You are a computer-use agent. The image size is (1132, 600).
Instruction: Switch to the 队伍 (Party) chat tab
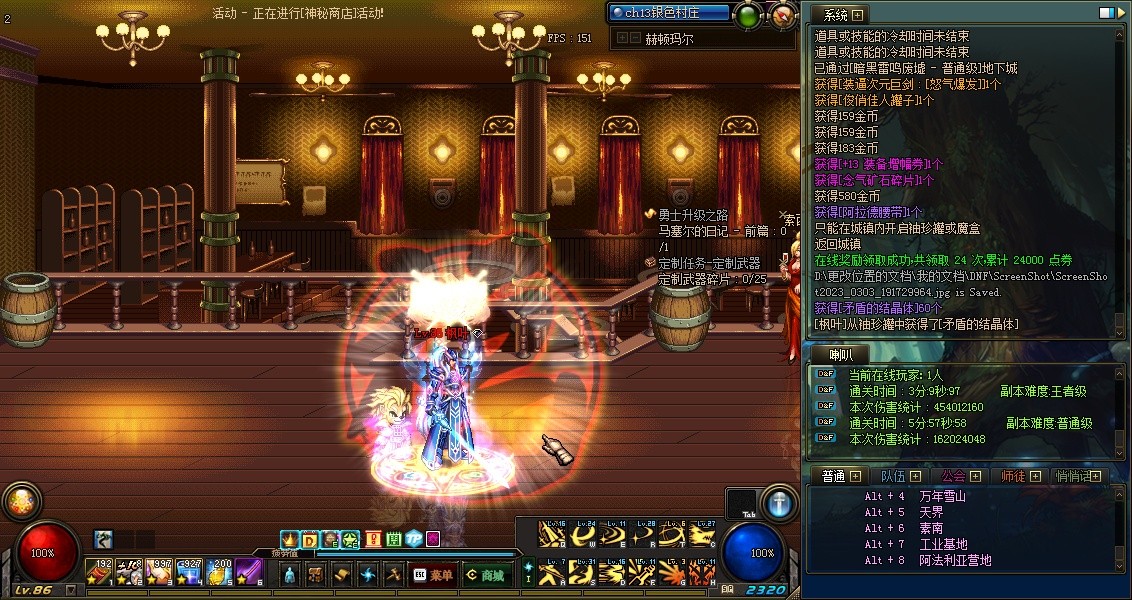coord(899,476)
